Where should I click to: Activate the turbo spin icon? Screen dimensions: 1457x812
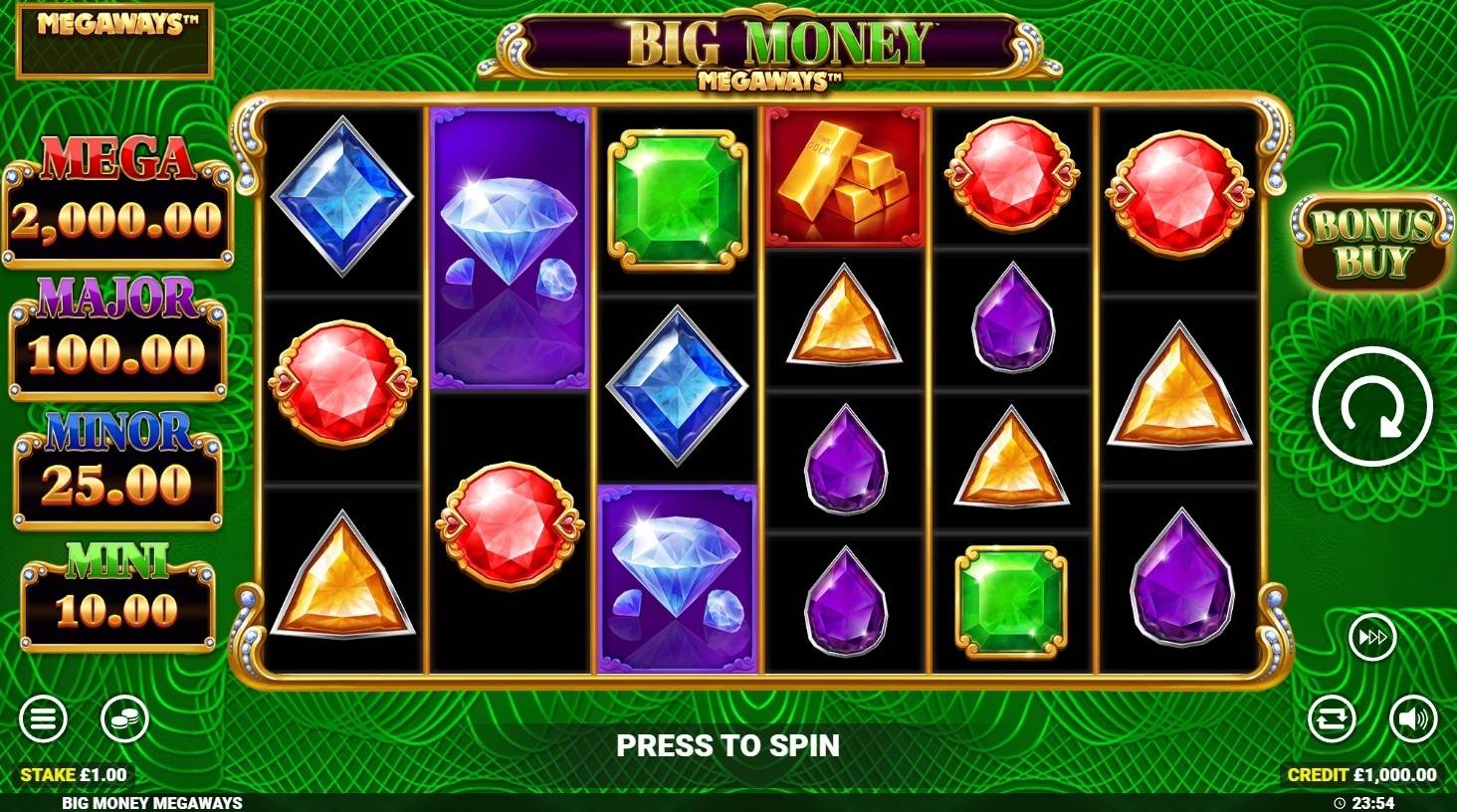(1372, 637)
